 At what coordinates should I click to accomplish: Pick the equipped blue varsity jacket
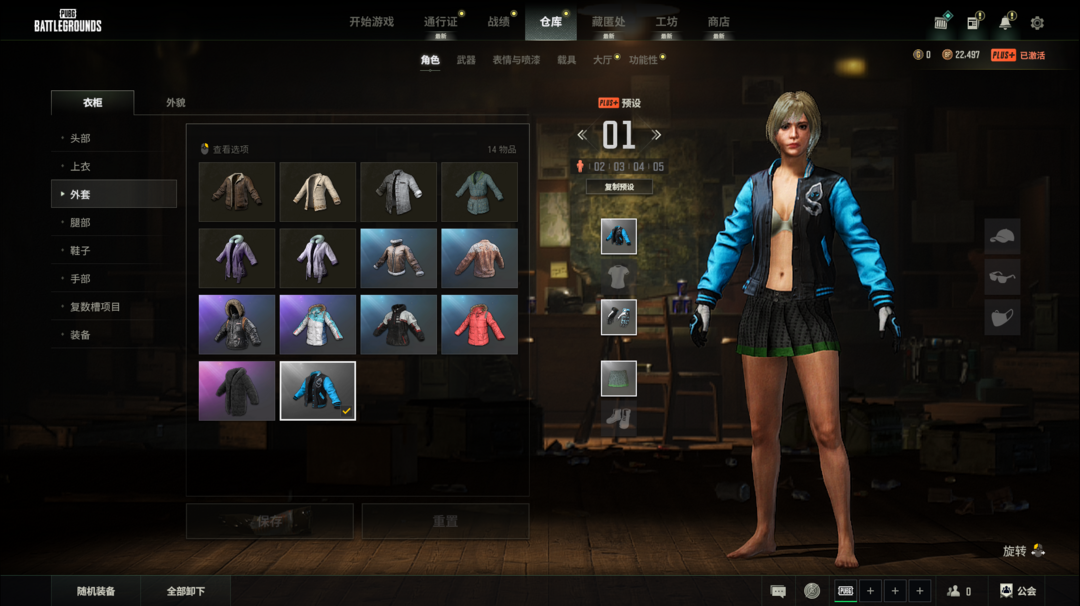pyautogui.click(x=318, y=390)
